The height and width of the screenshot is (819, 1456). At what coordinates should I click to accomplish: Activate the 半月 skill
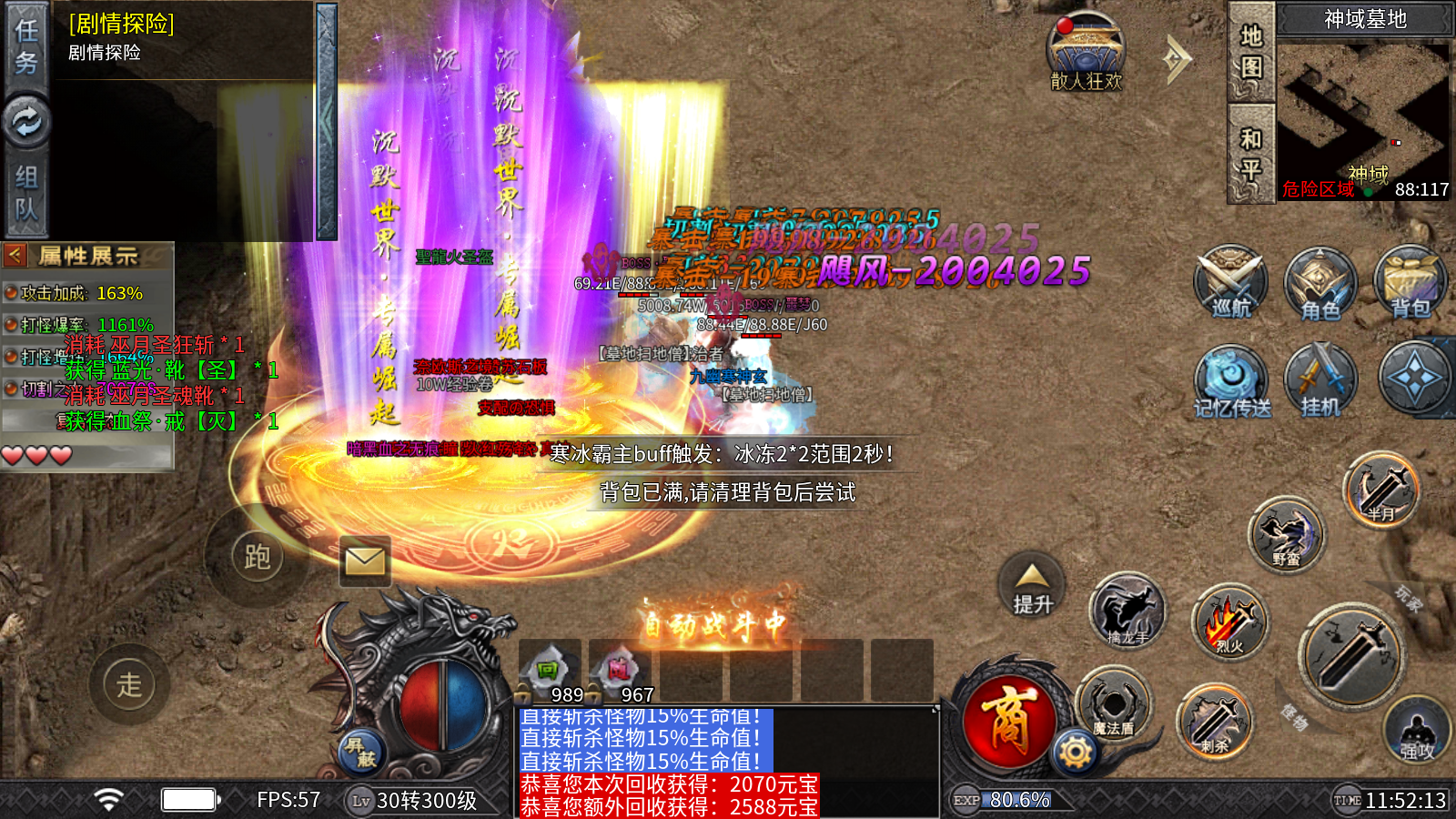(x=1381, y=489)
